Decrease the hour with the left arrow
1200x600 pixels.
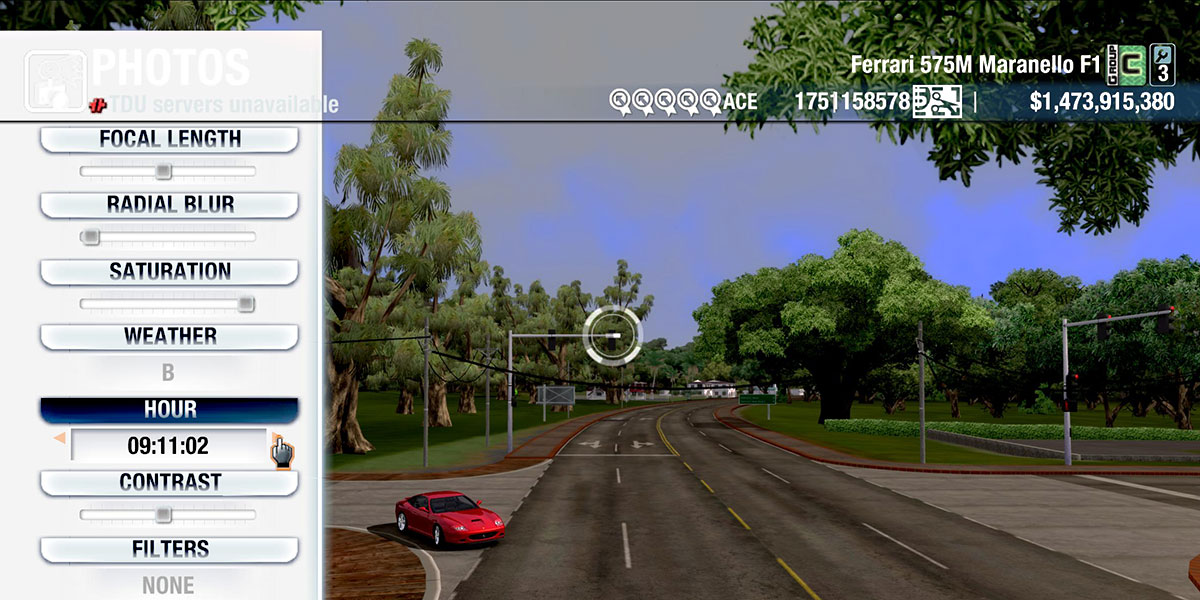point(59,438)
